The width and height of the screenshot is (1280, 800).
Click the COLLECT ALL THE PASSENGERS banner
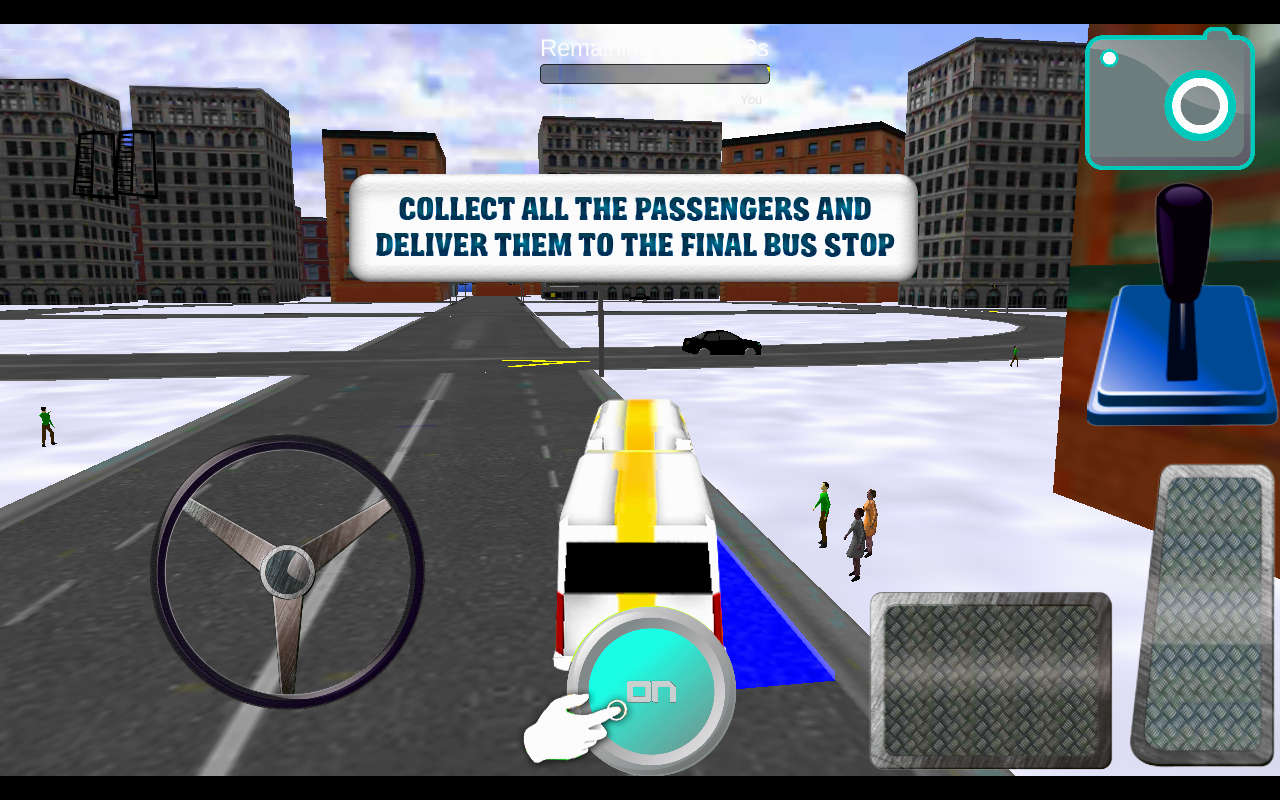(634, 226)
